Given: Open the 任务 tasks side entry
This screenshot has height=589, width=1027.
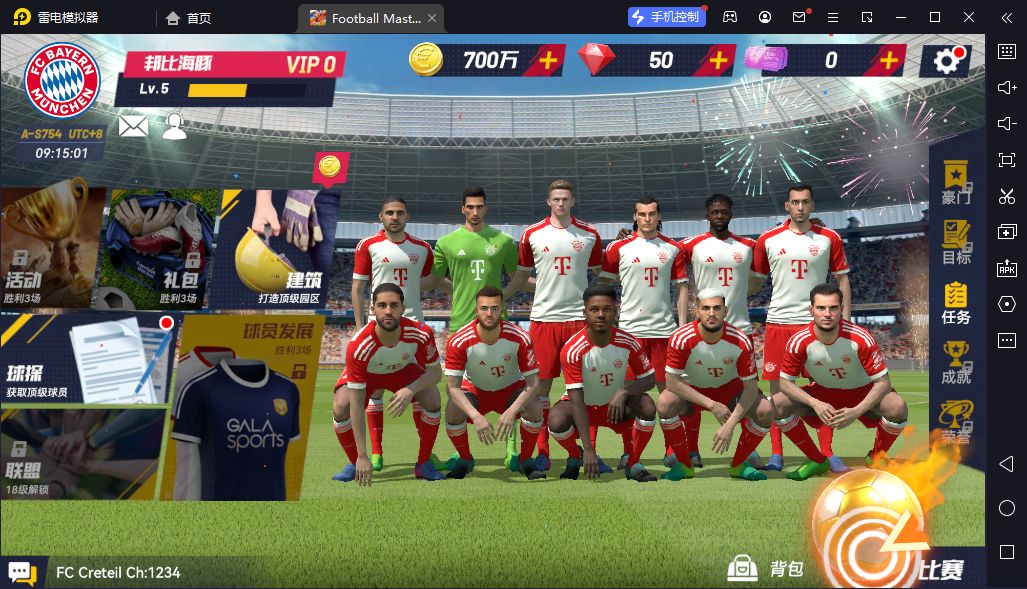Looking at the screenshot, I should 956,302.
